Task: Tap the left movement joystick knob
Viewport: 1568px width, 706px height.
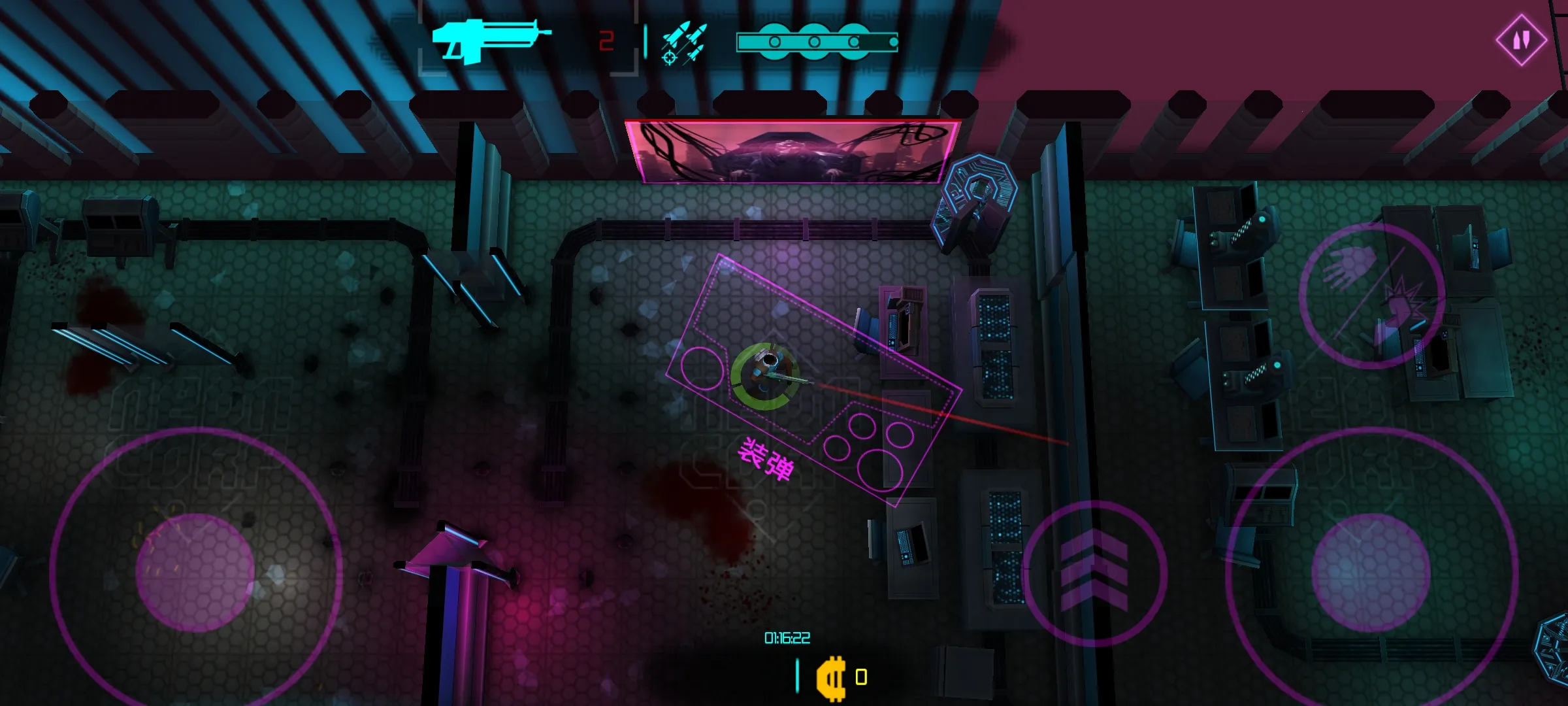Action: click(195, 573)
